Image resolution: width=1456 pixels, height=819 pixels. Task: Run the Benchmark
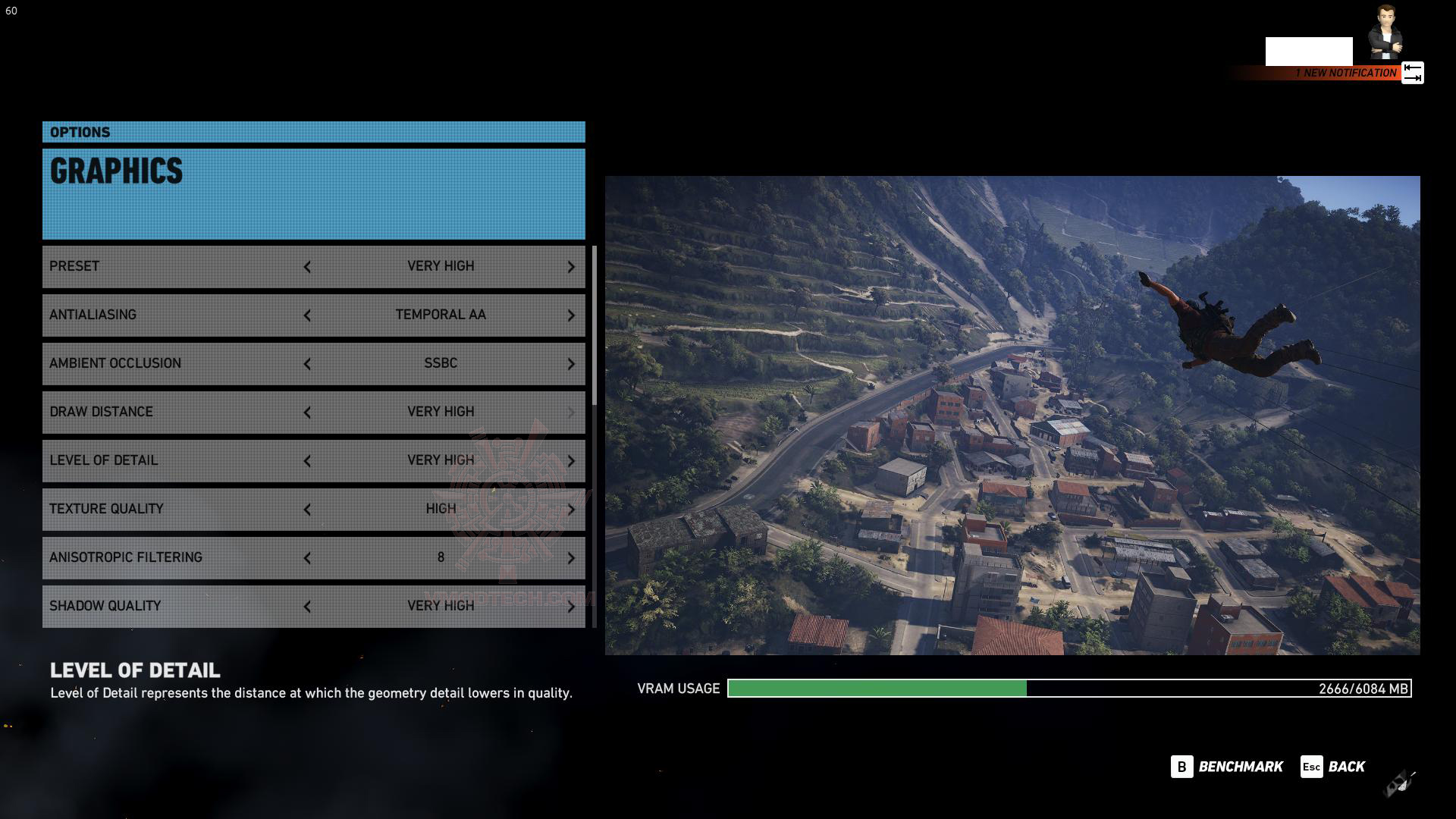[1227, 767]
